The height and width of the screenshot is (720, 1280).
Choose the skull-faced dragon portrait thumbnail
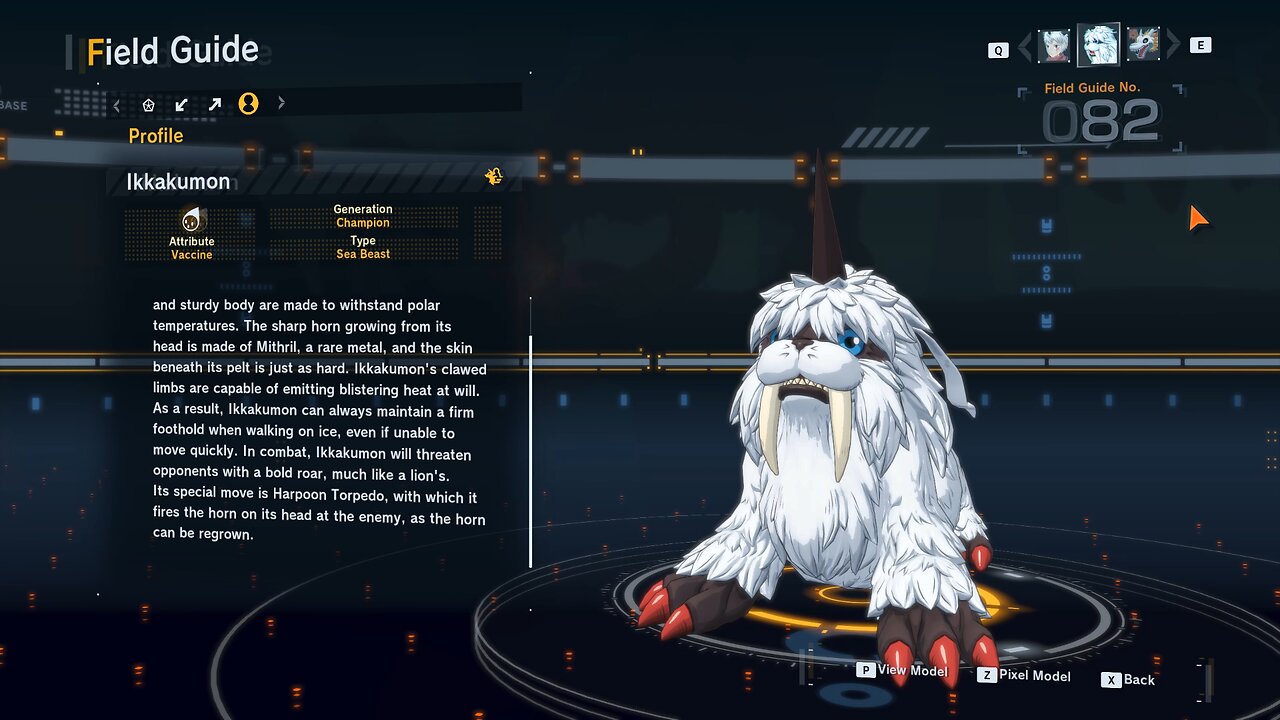[1143, 45]
